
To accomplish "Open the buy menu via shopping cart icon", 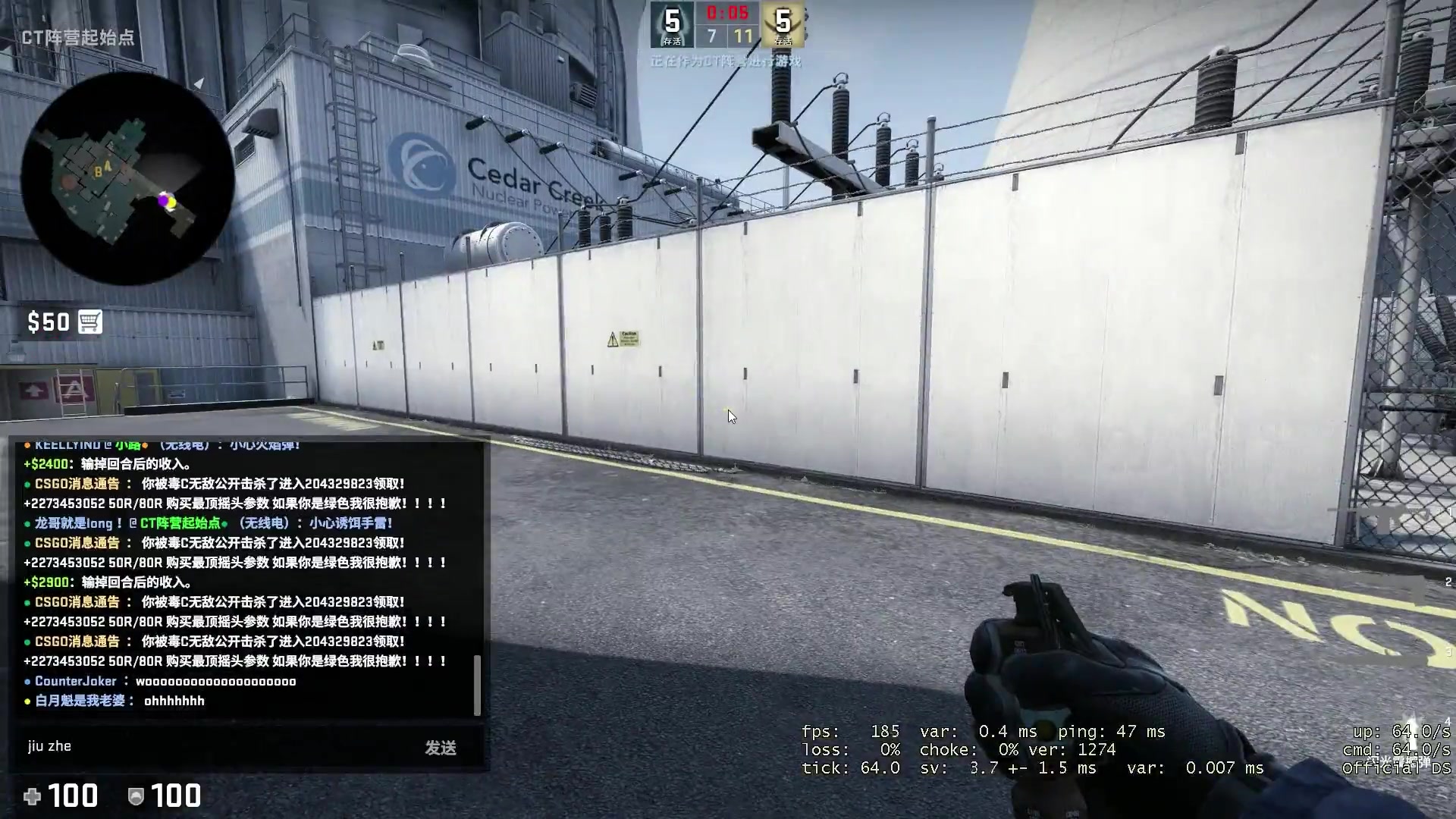I will point(91,322).
